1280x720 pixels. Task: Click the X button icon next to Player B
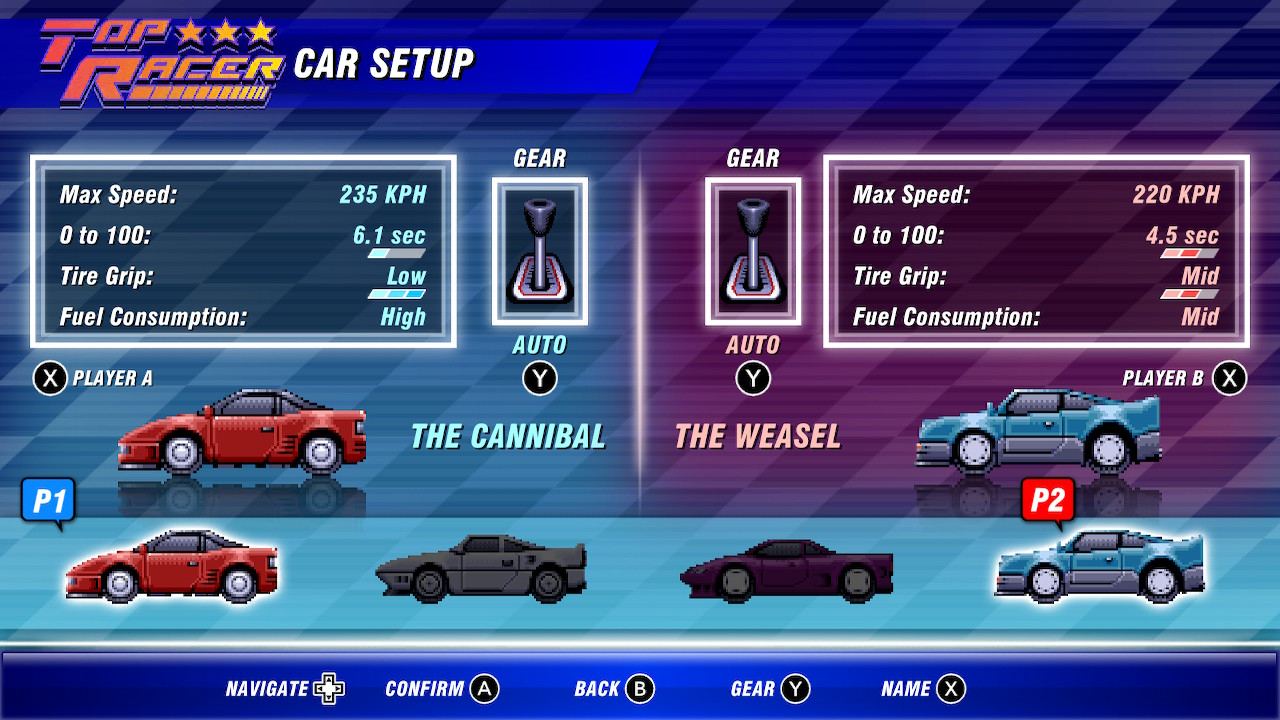[1229, 378]
